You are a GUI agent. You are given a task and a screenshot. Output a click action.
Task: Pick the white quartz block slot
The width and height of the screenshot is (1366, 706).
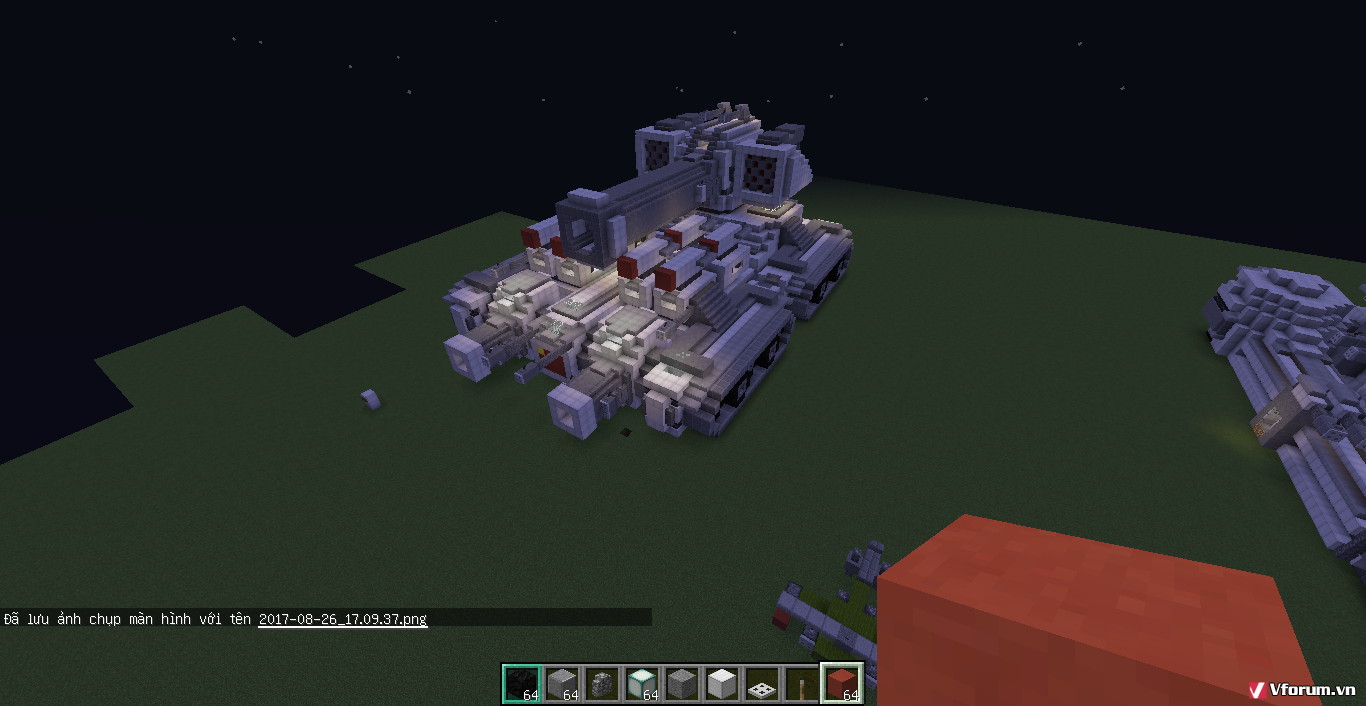(x=722, y=684)
